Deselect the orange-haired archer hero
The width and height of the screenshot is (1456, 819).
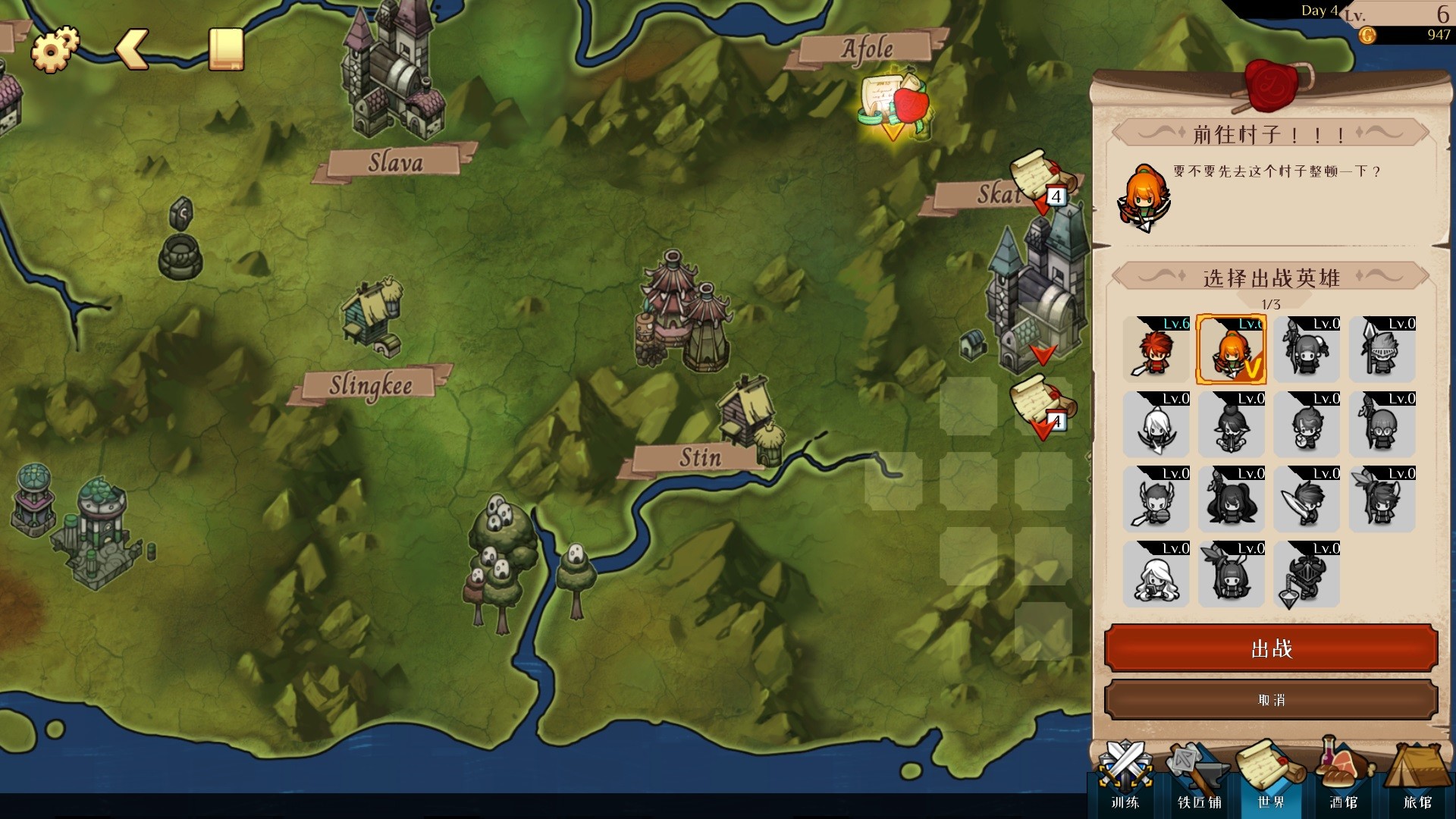point(1231,350)
